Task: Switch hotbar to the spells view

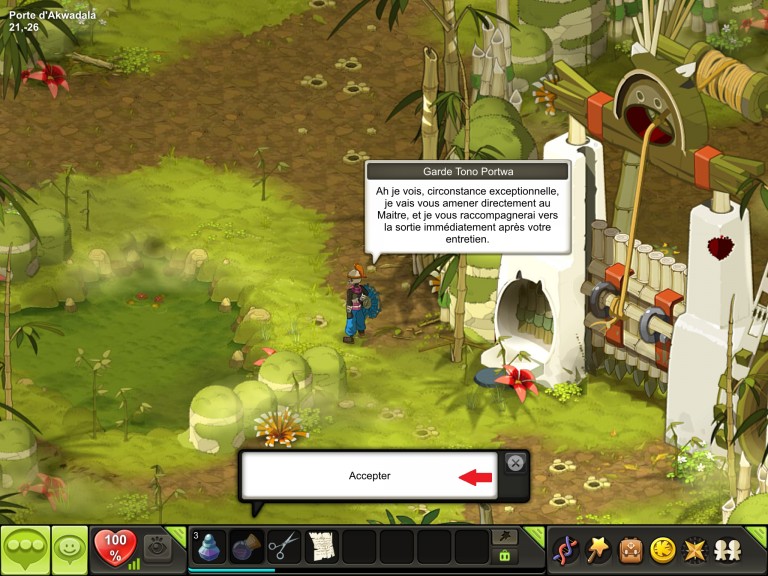Action: click(506, 537)
